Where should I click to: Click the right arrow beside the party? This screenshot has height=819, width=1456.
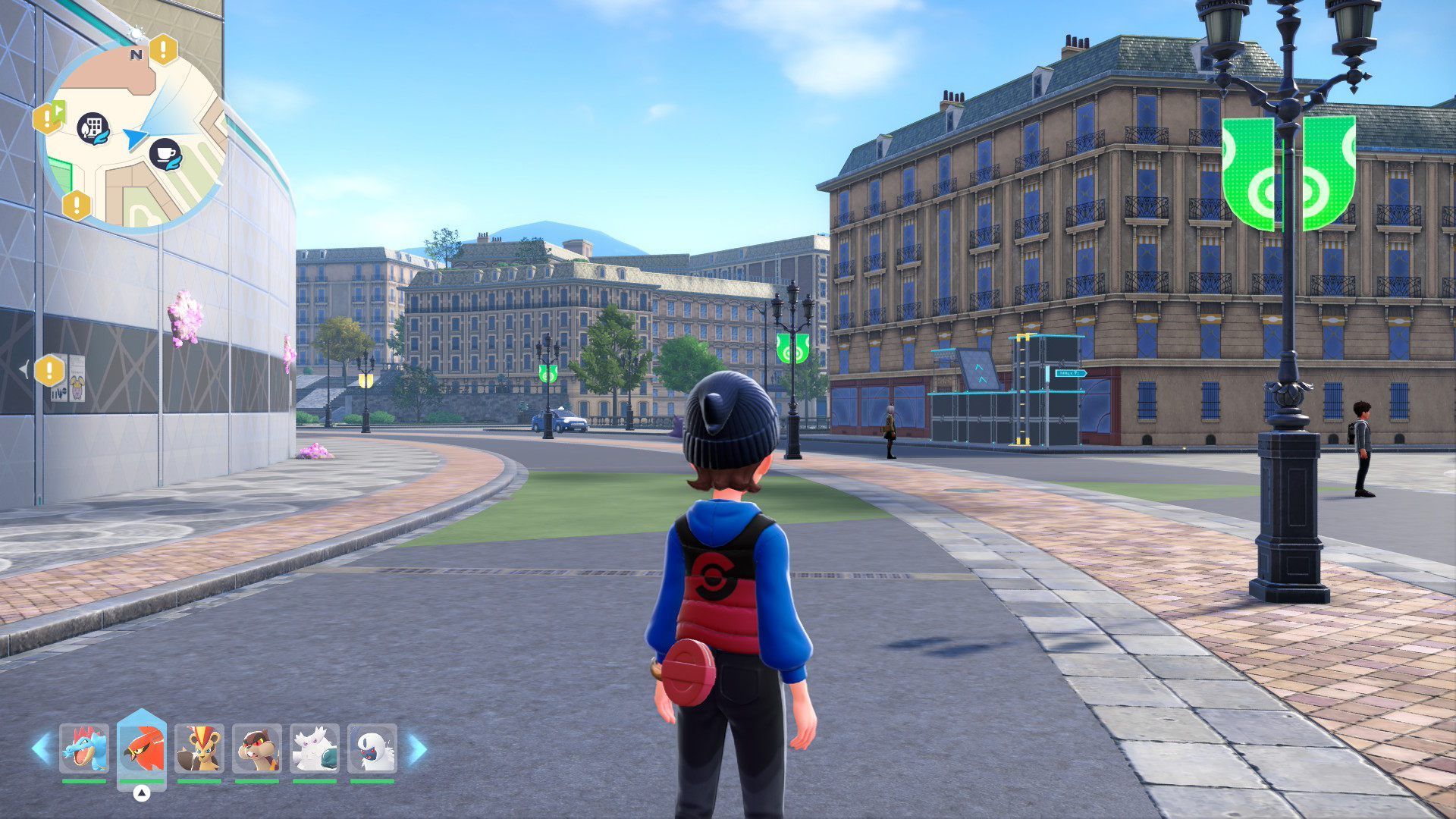[x=417, y=749]
